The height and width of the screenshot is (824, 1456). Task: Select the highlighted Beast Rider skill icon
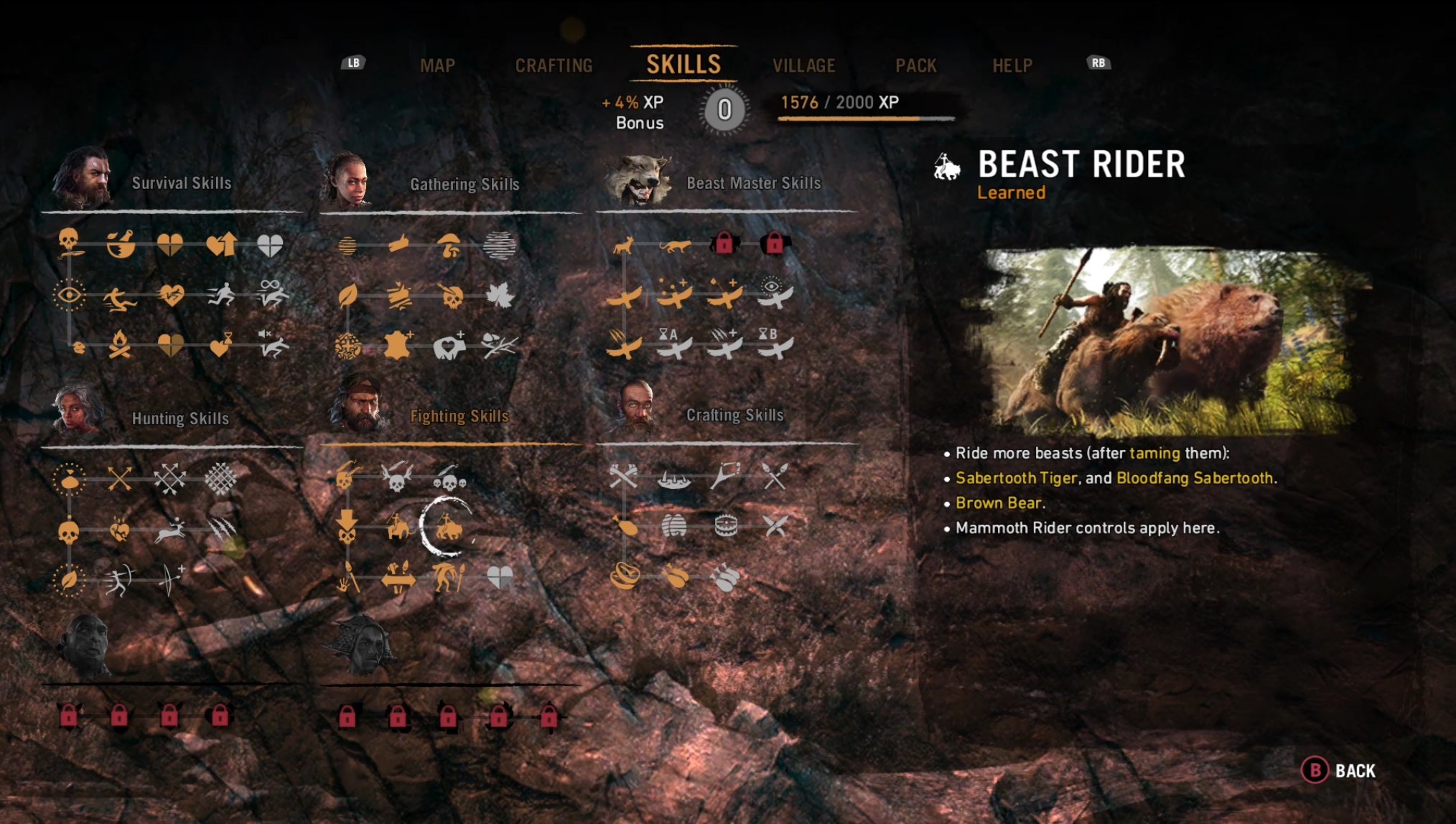pos(448,529)
